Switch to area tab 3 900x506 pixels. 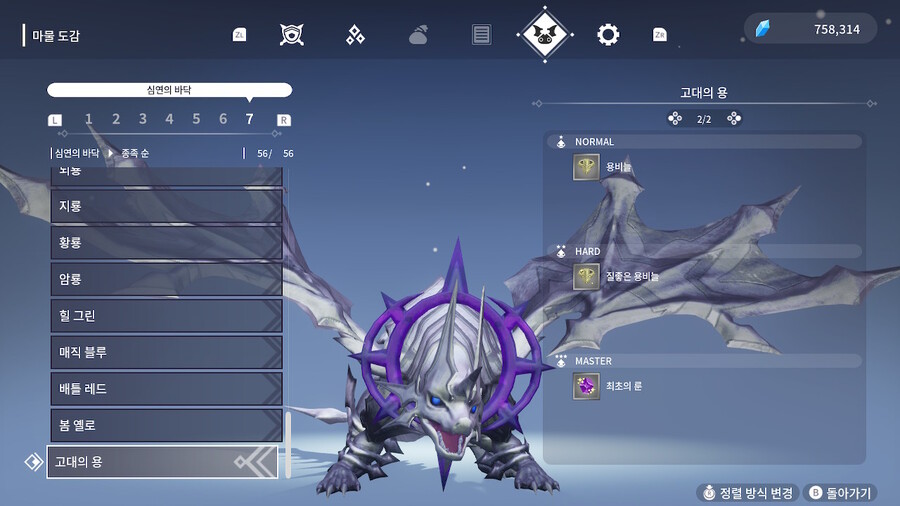click(x=143, y=120)
